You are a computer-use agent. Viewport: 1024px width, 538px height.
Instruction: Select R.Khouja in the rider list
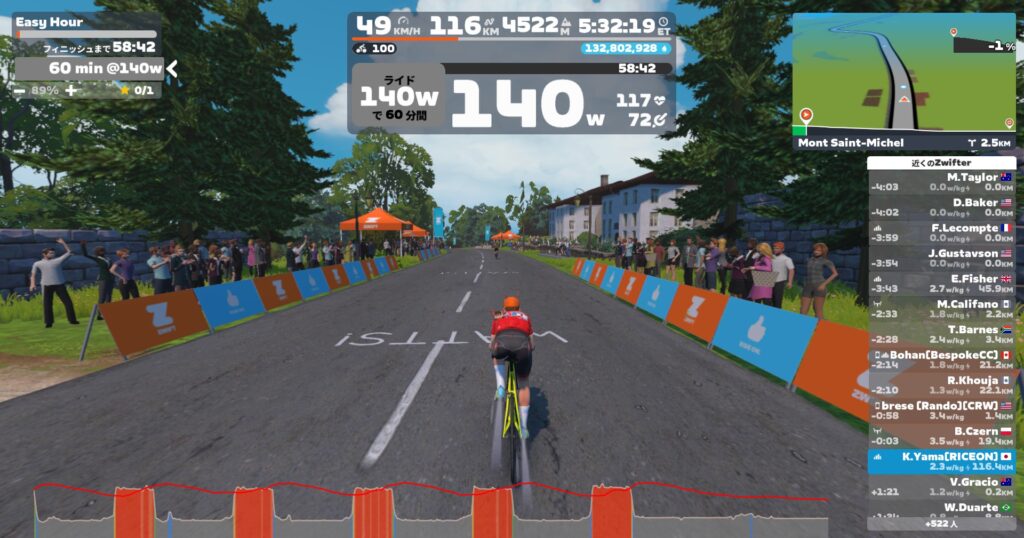(941, 384)
